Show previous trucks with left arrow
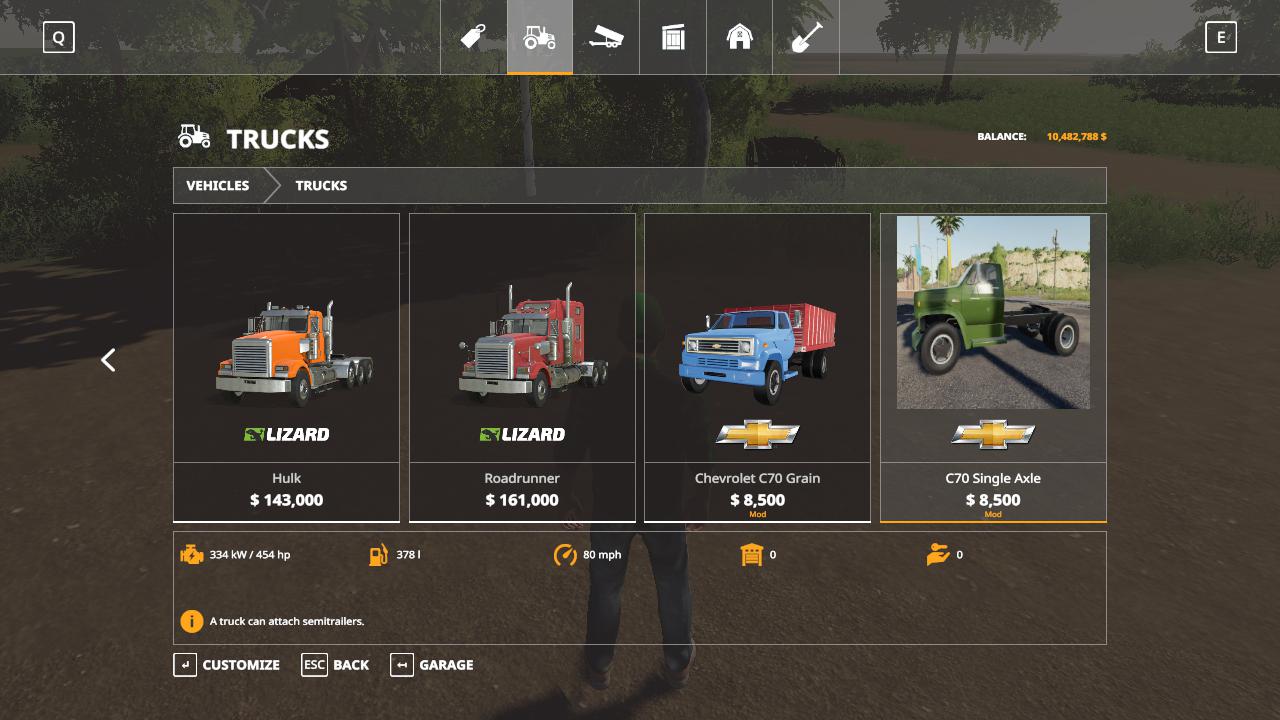Image resolution: width=1280 pixels, height=720 pixels. point(108,360)
